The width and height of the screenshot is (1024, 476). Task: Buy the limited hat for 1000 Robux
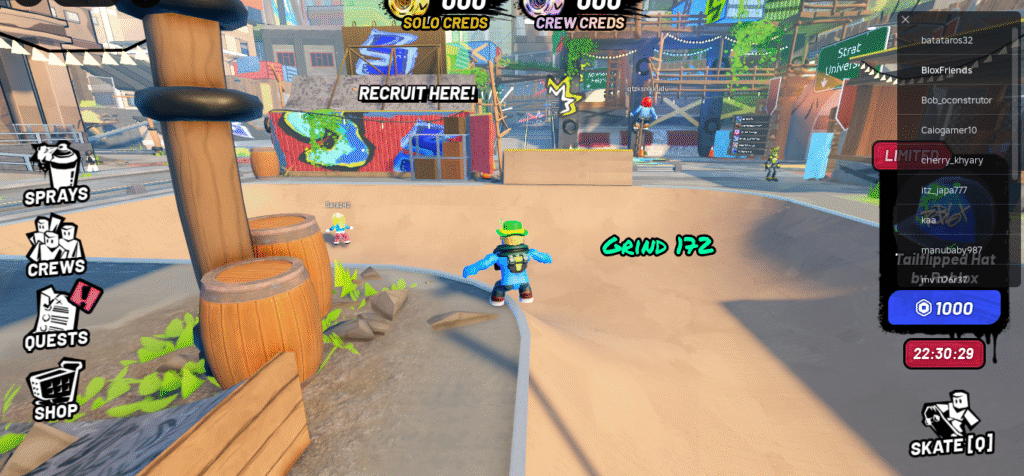(944, 308)
